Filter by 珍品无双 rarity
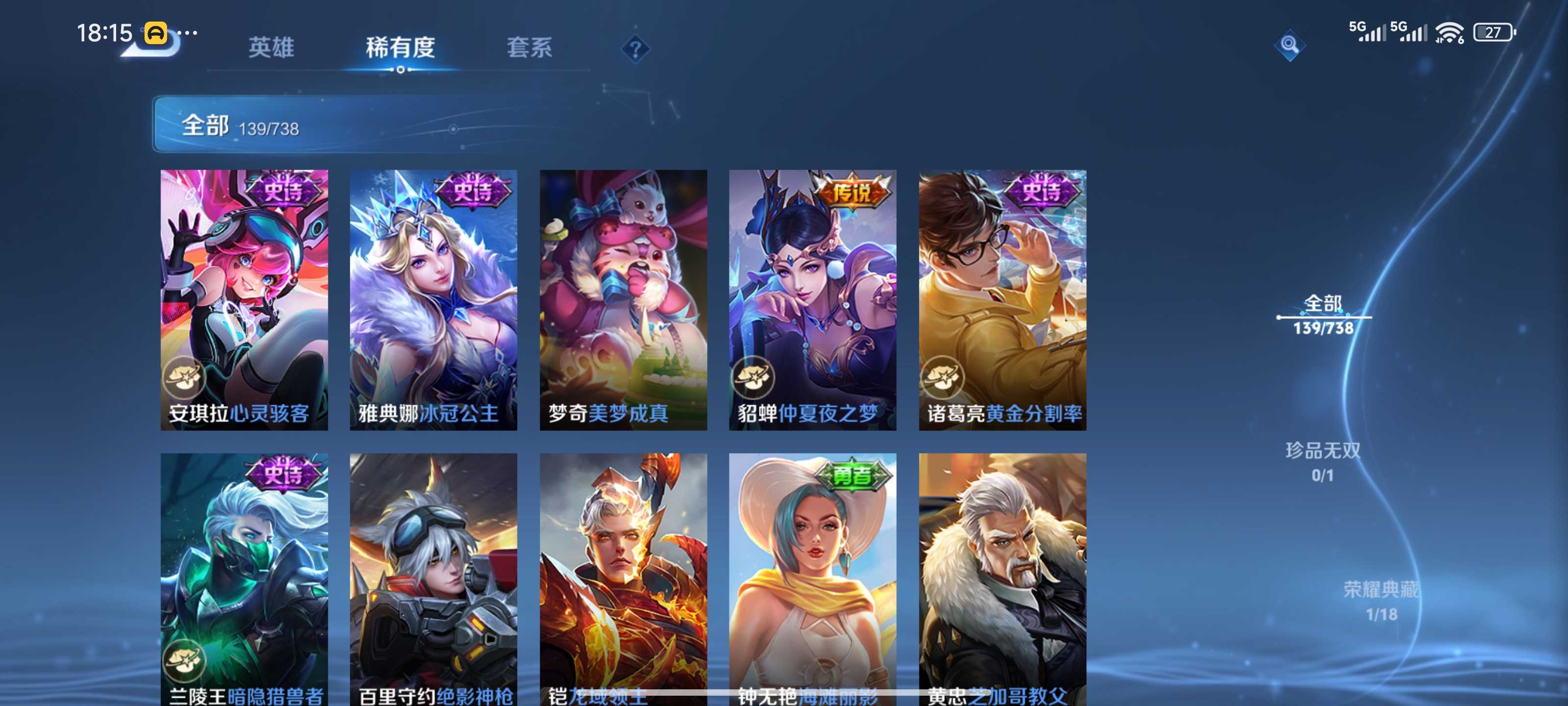The width and height of the screenshot is (1568, 706). 1323,462
